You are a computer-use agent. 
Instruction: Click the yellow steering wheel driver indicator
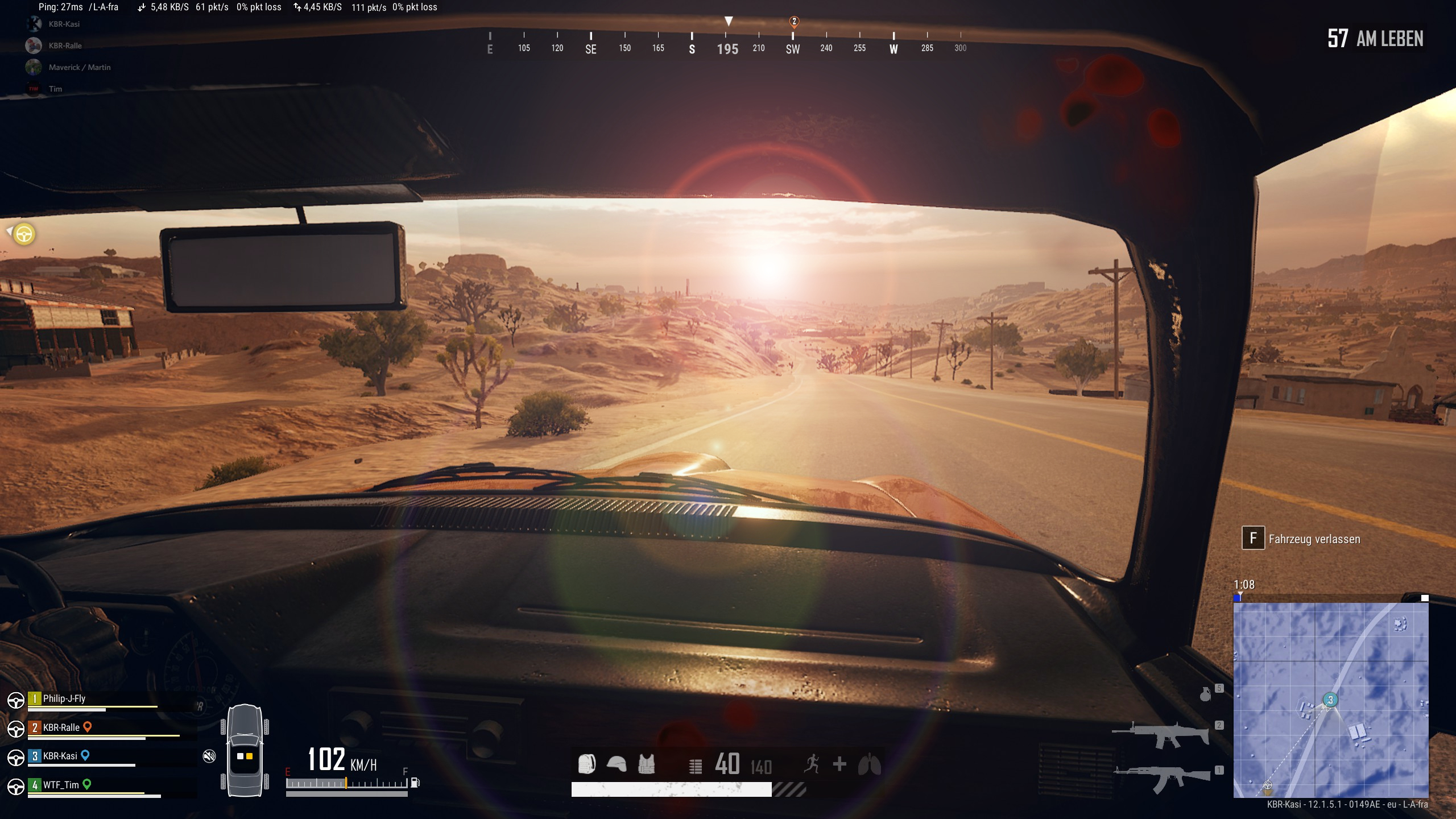(24, 234)
